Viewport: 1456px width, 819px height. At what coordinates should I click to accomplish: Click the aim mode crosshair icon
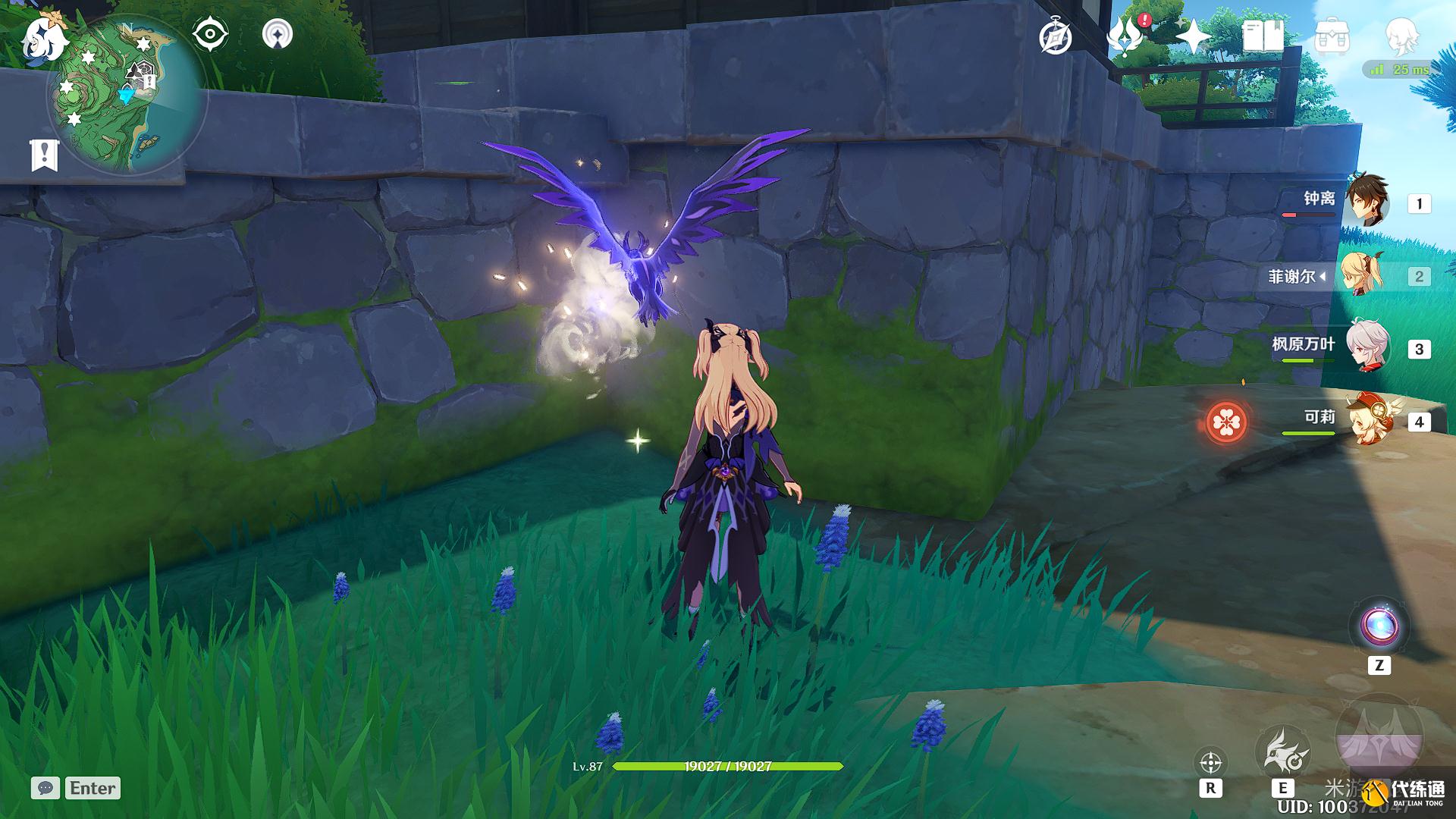1210,762
